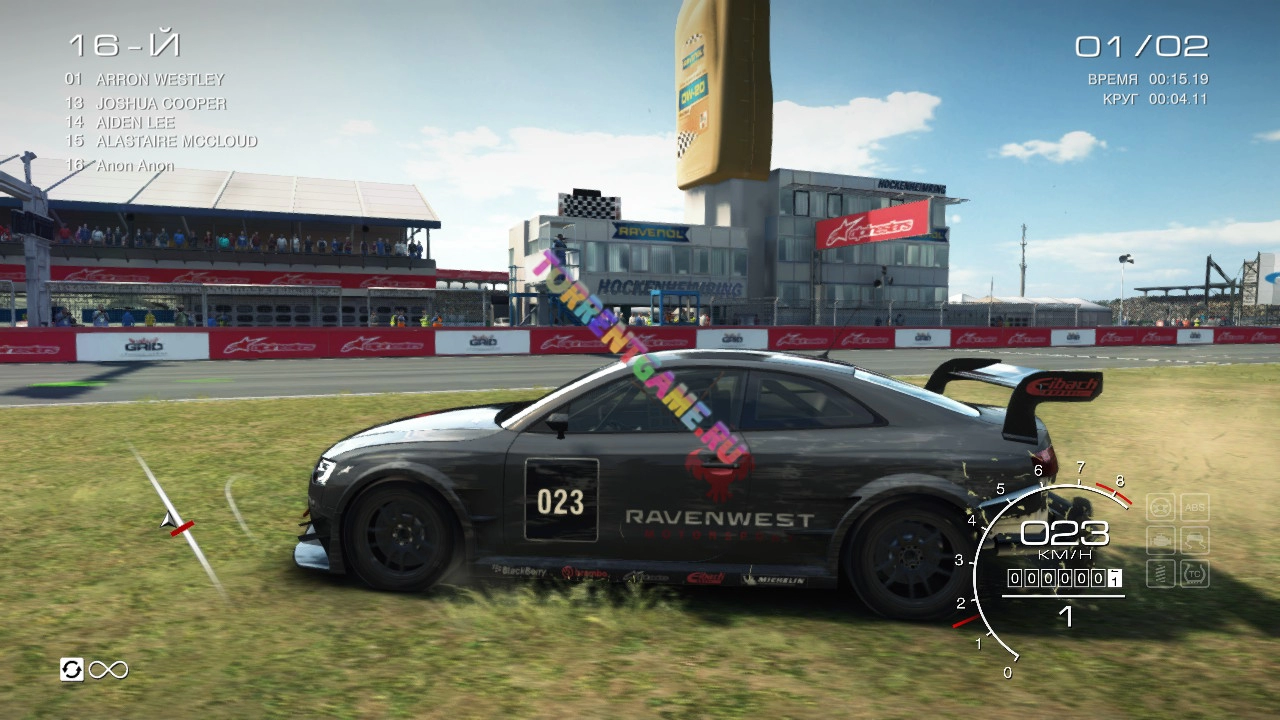Click the steering wheel damage icon
The width and height of the screenshot is (1280, 720).
(1160, 507)
